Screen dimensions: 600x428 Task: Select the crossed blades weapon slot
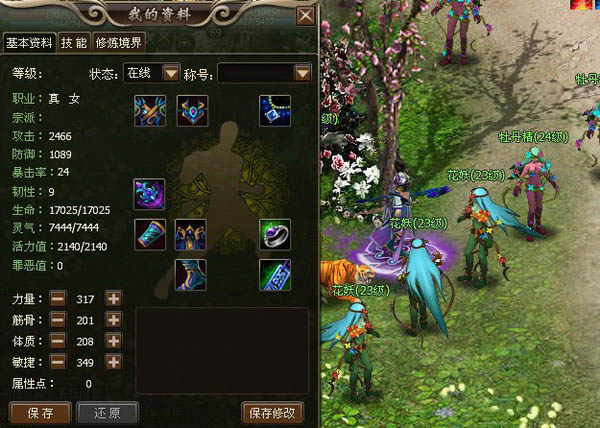point(149,110)
